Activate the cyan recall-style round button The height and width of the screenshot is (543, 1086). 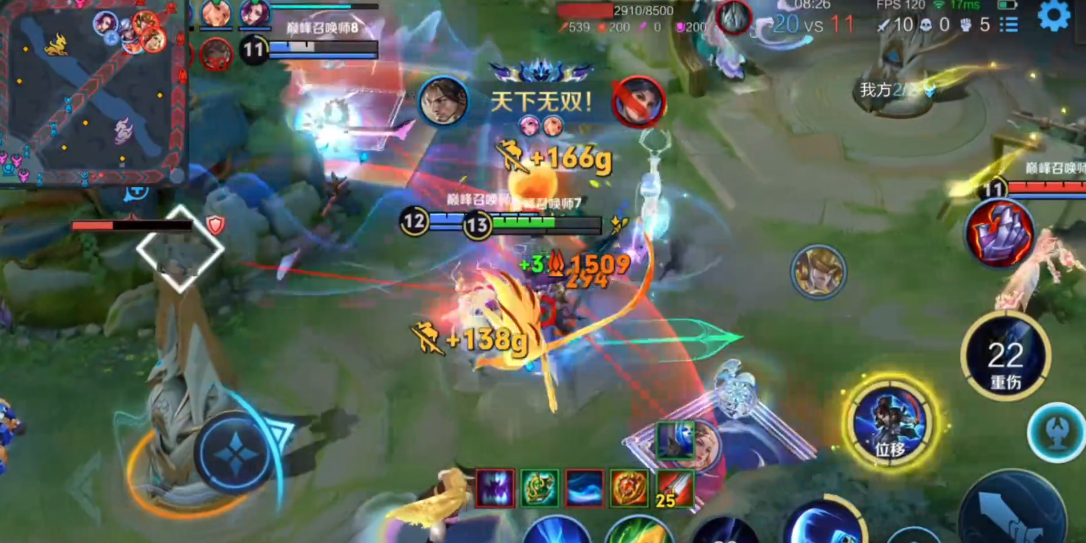point(1057,433)
